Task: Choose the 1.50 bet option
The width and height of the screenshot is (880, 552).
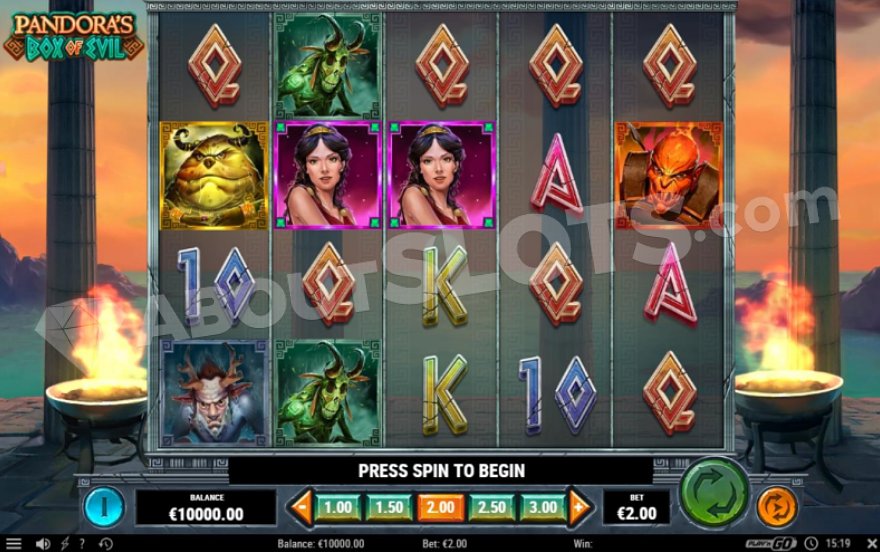Action: pyautogui.click(x=389, y=507)
